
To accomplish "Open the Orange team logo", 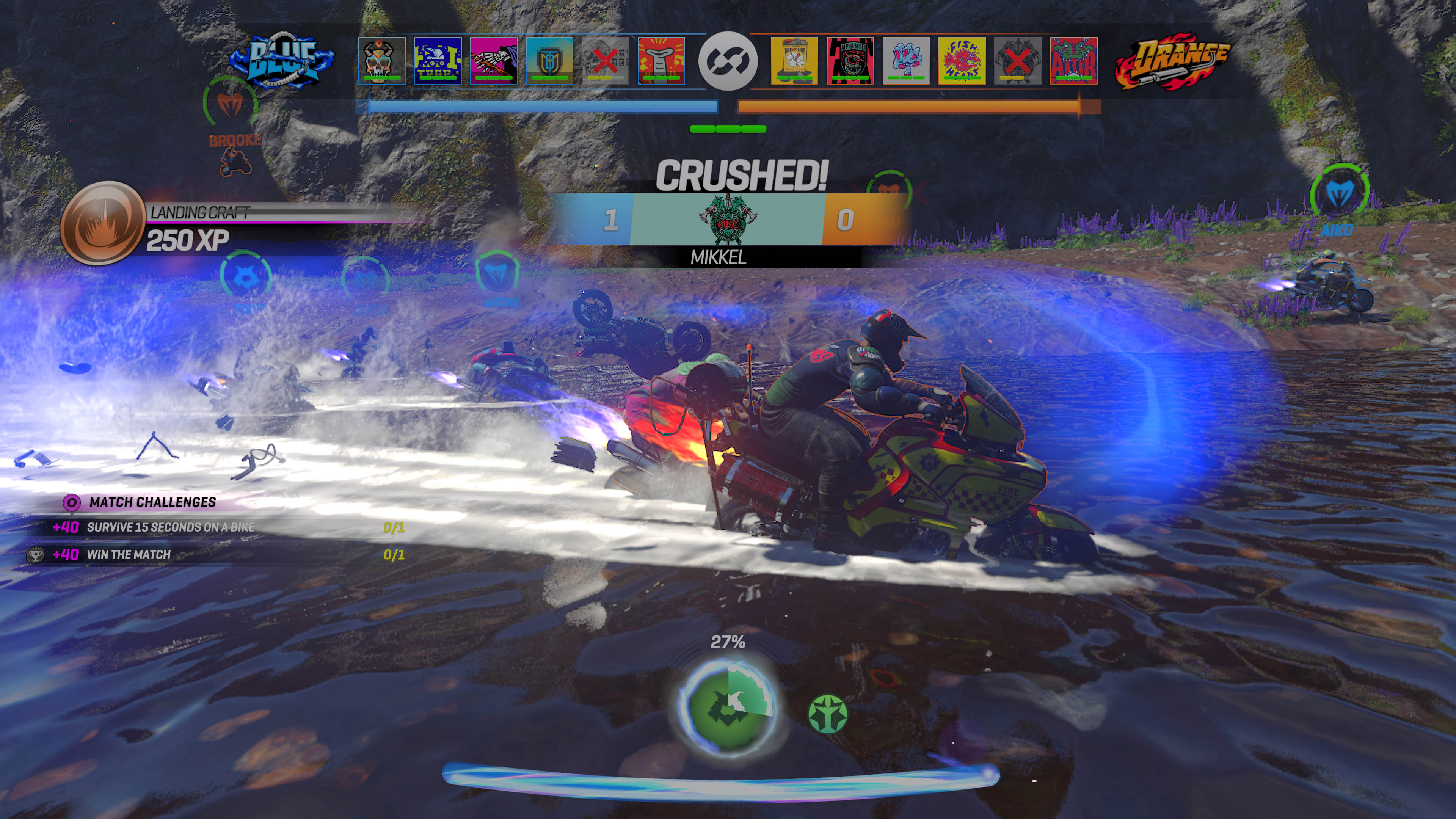I will click(x=1172, y=61).
